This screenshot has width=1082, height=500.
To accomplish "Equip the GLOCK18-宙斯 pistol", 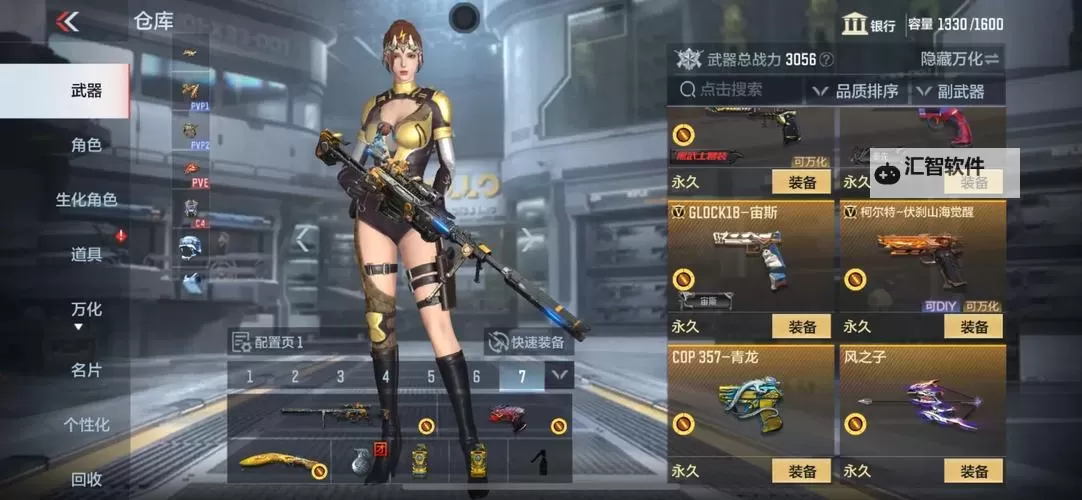I will point(802,327).
